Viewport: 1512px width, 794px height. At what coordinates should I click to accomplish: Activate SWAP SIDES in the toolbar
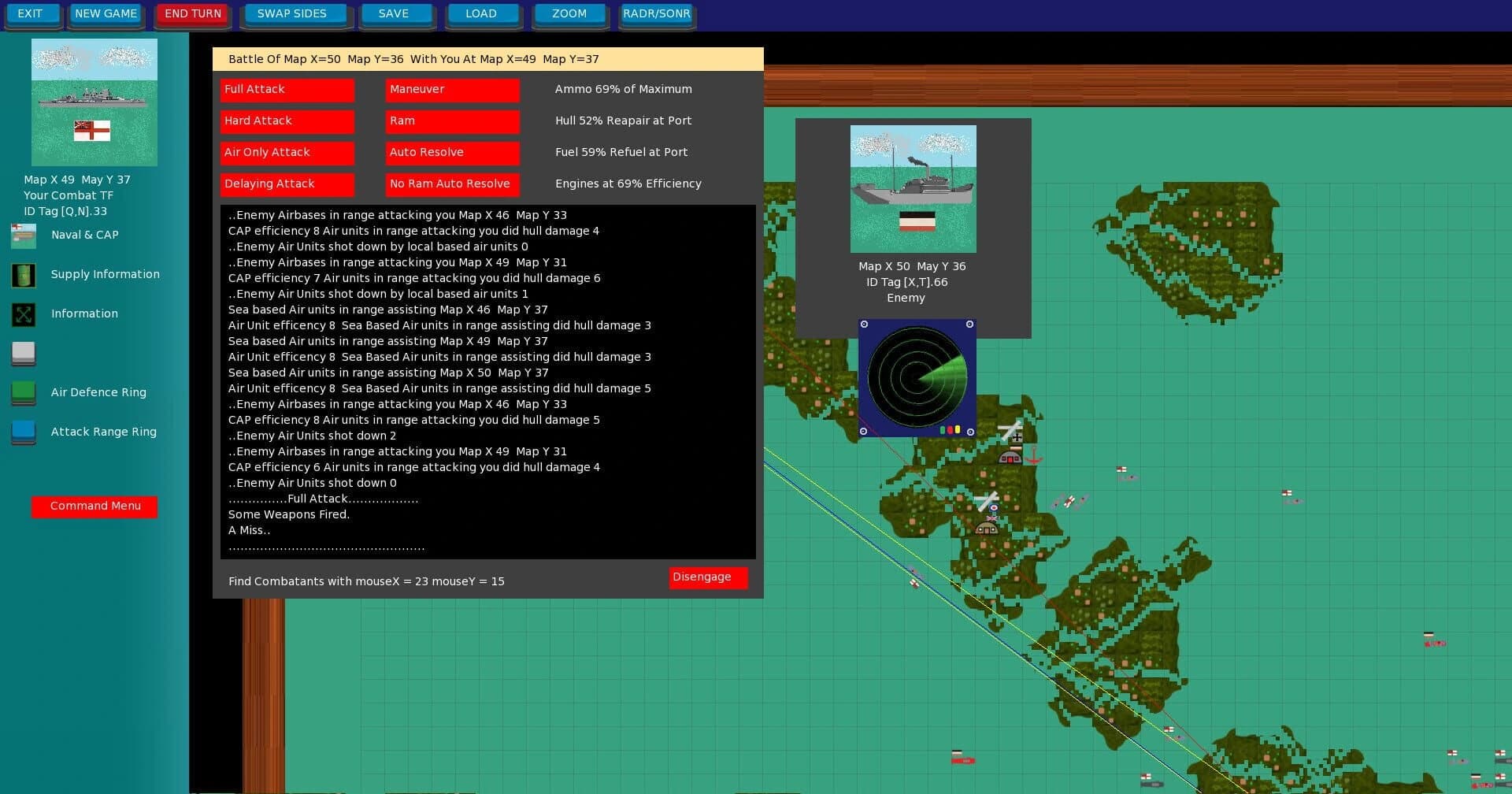pos(294,13)
